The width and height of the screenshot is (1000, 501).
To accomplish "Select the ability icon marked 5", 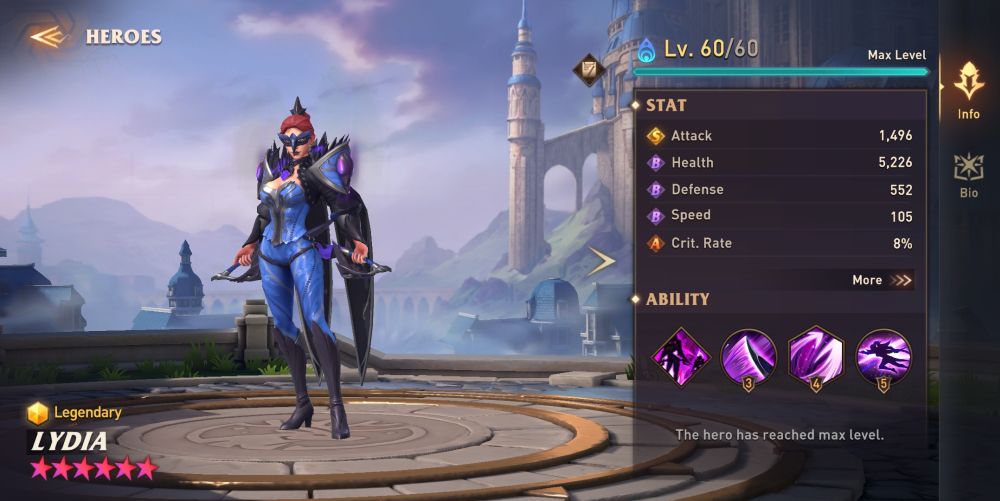I will pos(883,356).
